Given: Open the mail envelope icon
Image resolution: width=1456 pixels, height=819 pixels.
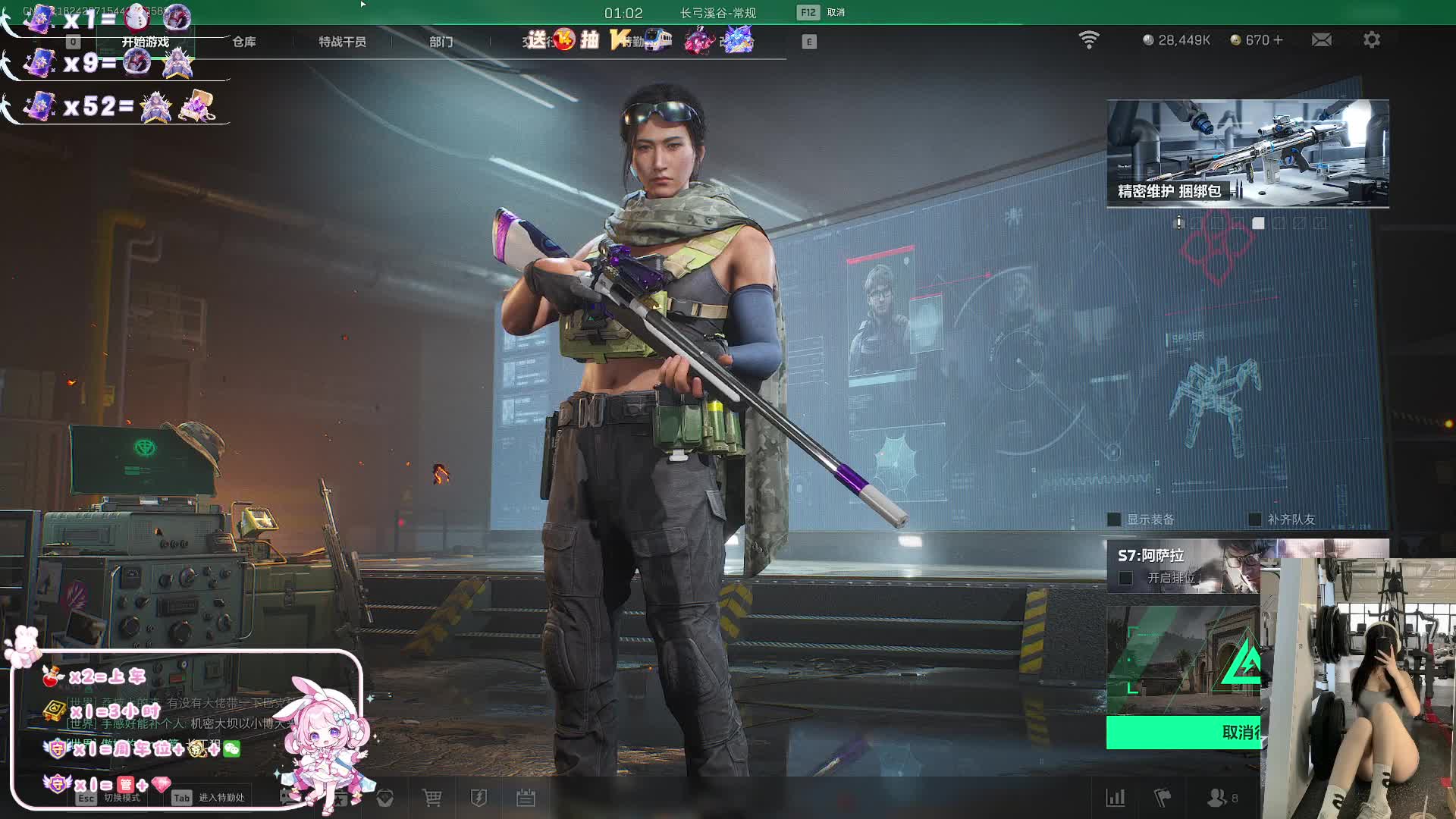Looking at the screenshot, I should 1321,40.
